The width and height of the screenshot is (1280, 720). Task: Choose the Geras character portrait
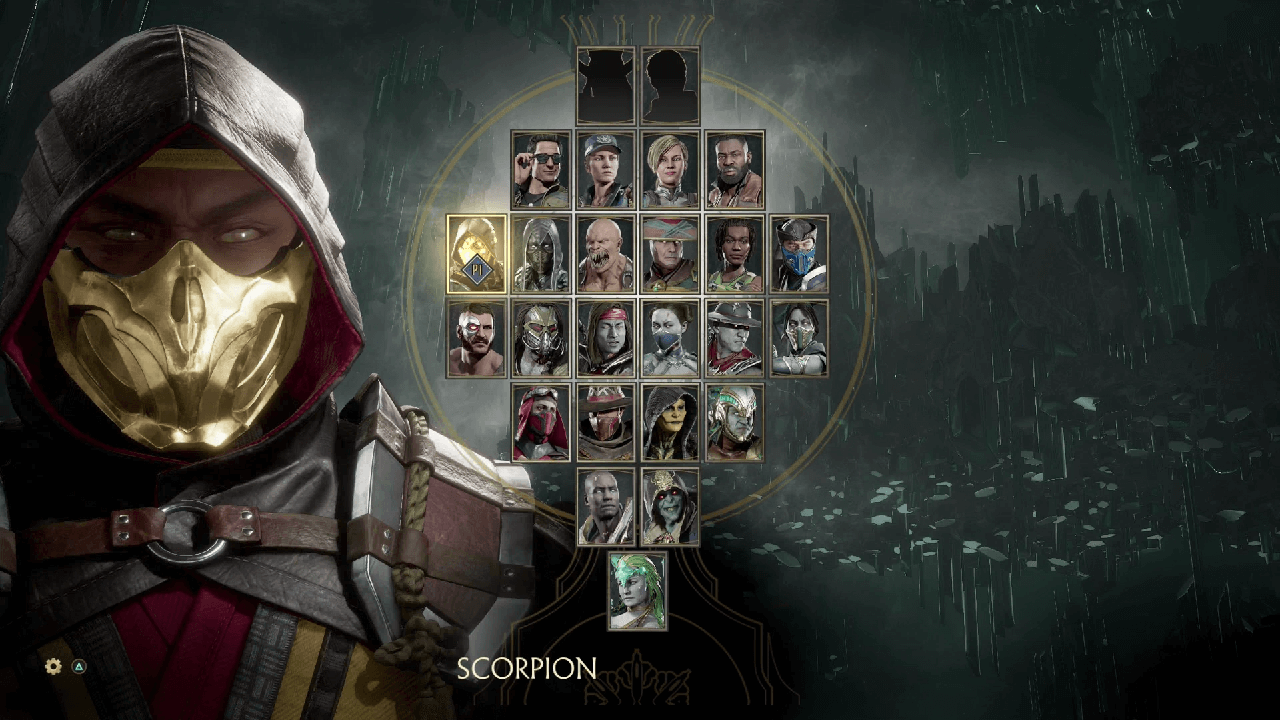click(605, 506)
